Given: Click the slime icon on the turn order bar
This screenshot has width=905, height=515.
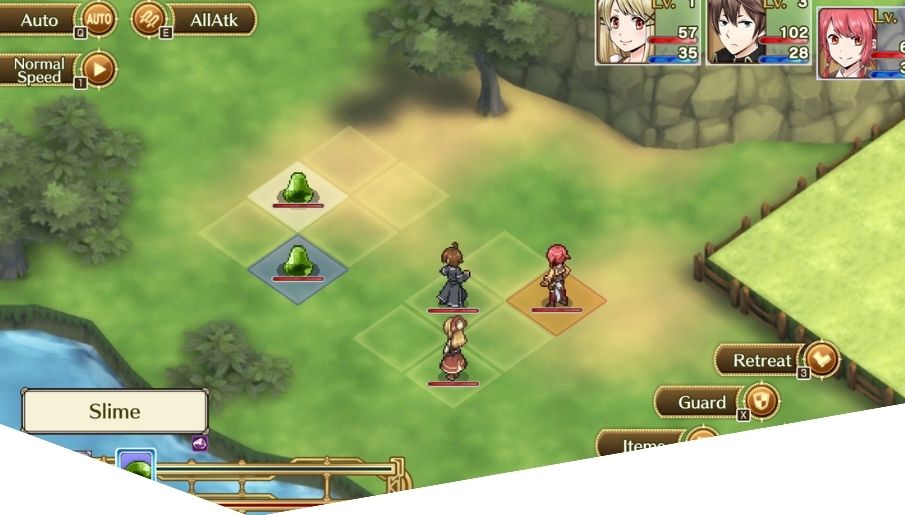Looking at the screenshot, I should [136, 466].
